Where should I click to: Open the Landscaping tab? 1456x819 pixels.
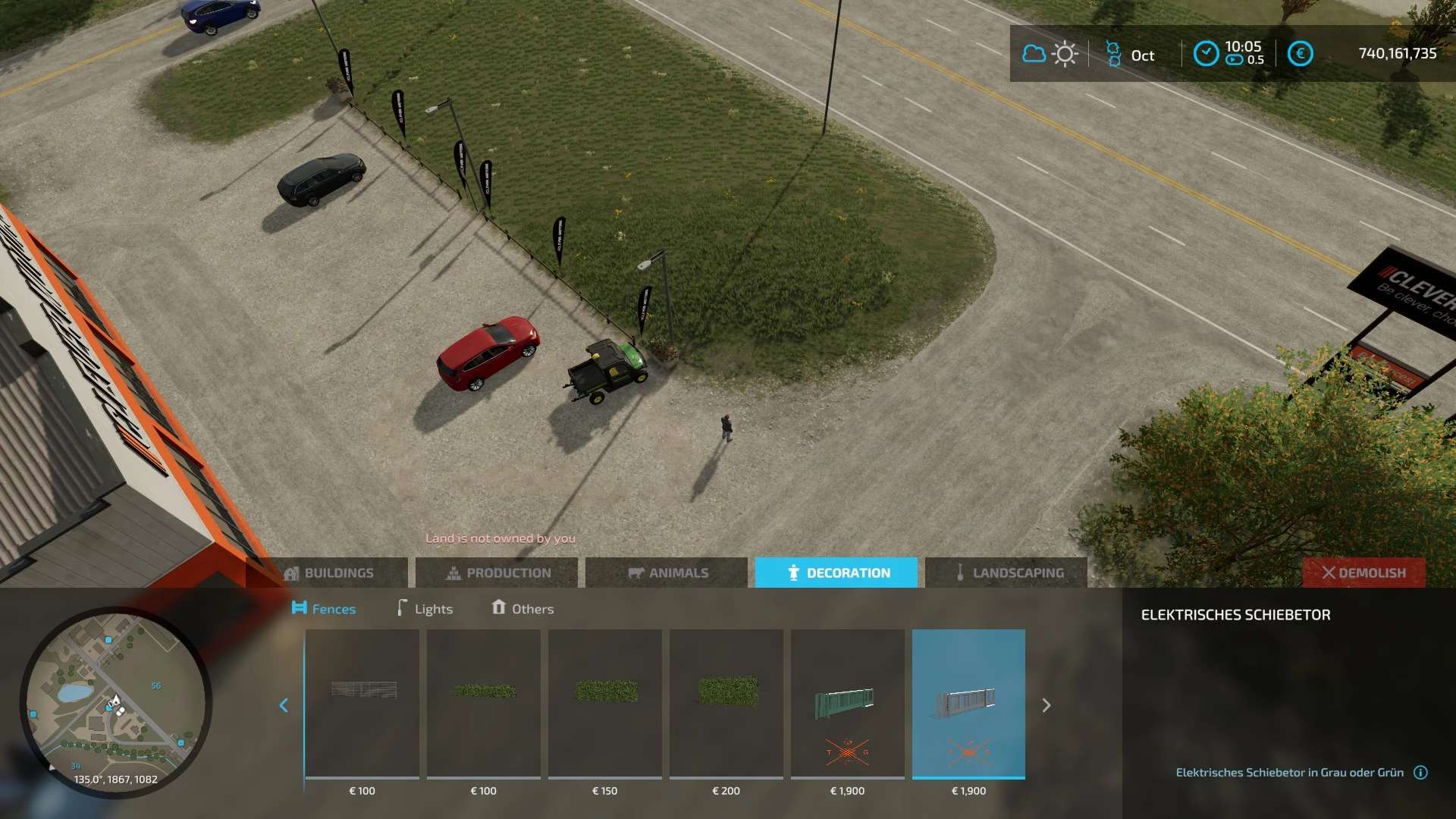click(x=1007, y=573)
